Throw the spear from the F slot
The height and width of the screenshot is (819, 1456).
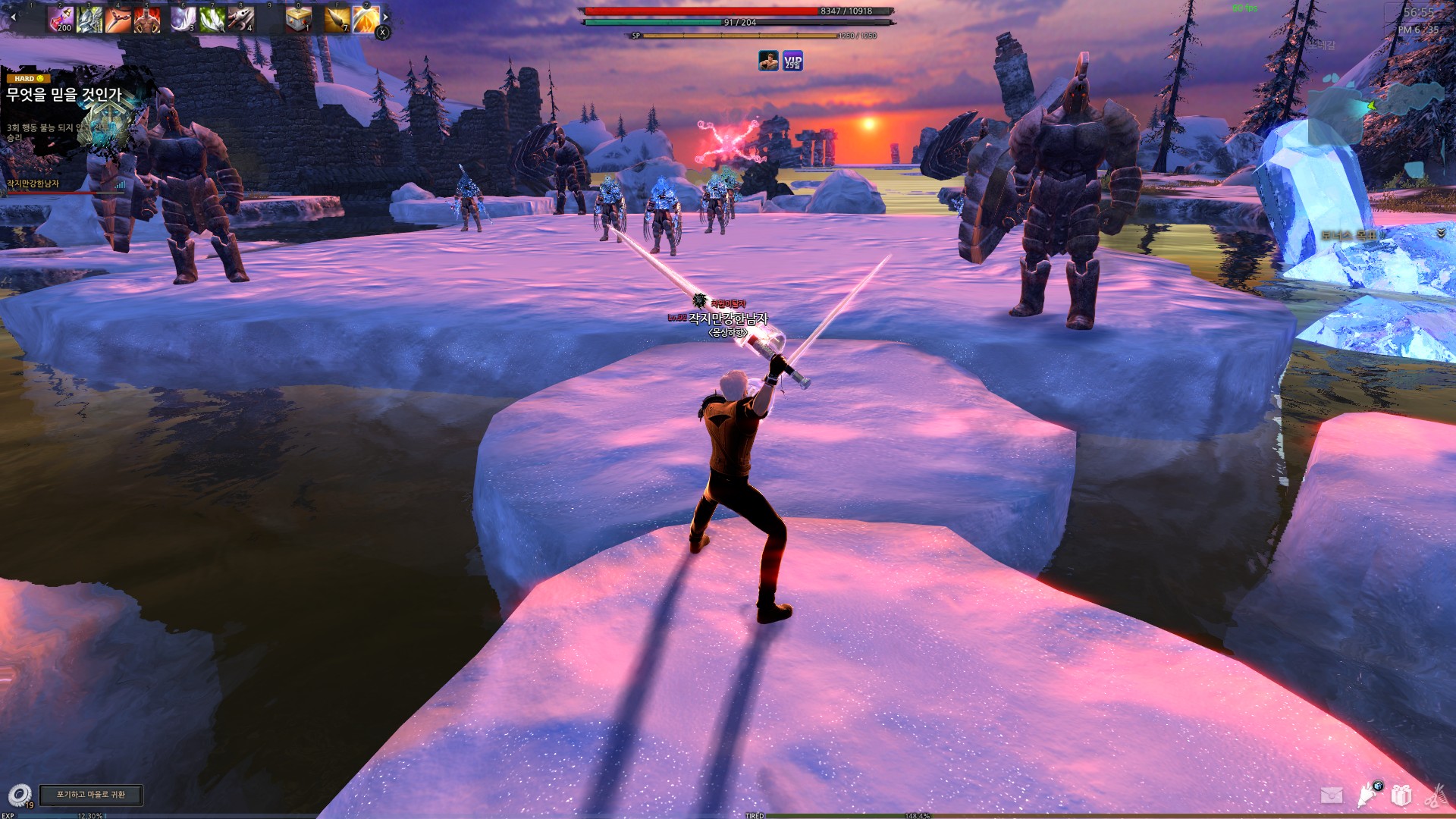[337, 20]
